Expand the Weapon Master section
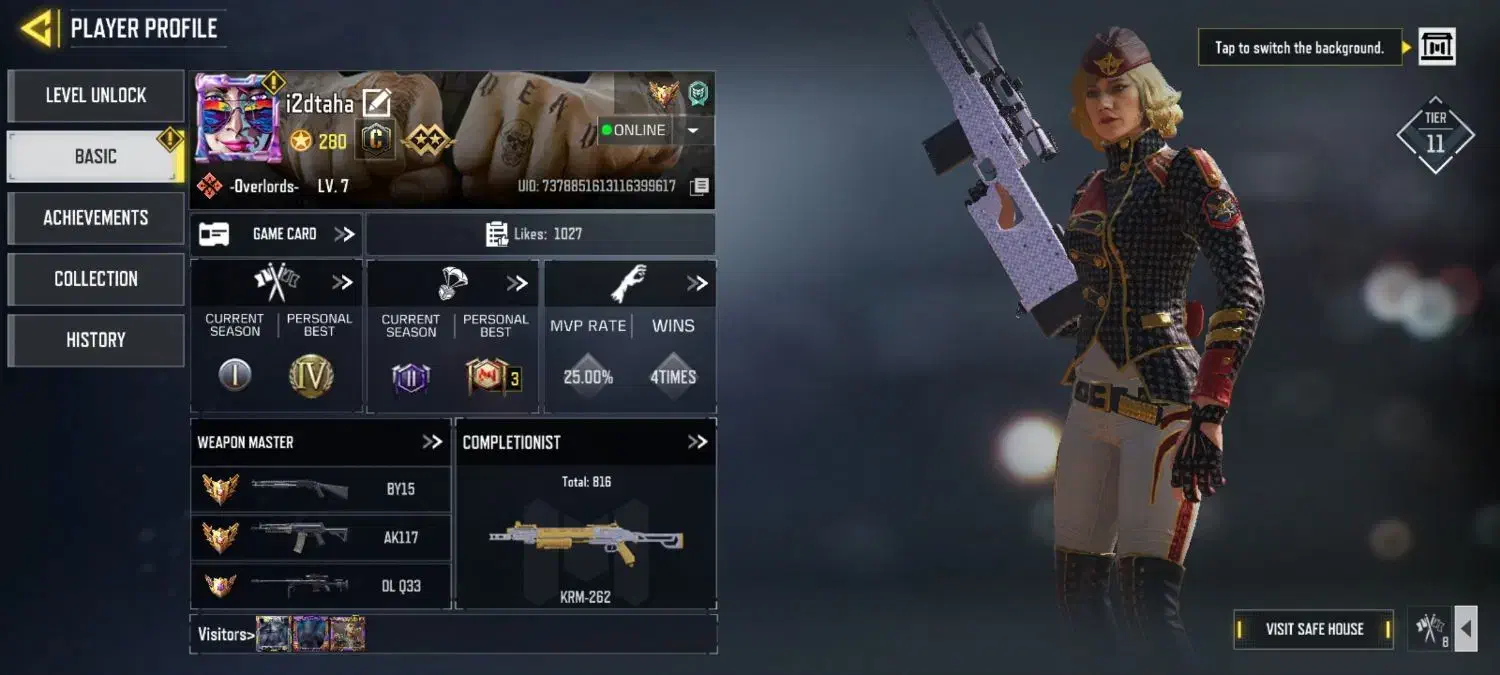1500x675 pixels. (x=431, y=442)
